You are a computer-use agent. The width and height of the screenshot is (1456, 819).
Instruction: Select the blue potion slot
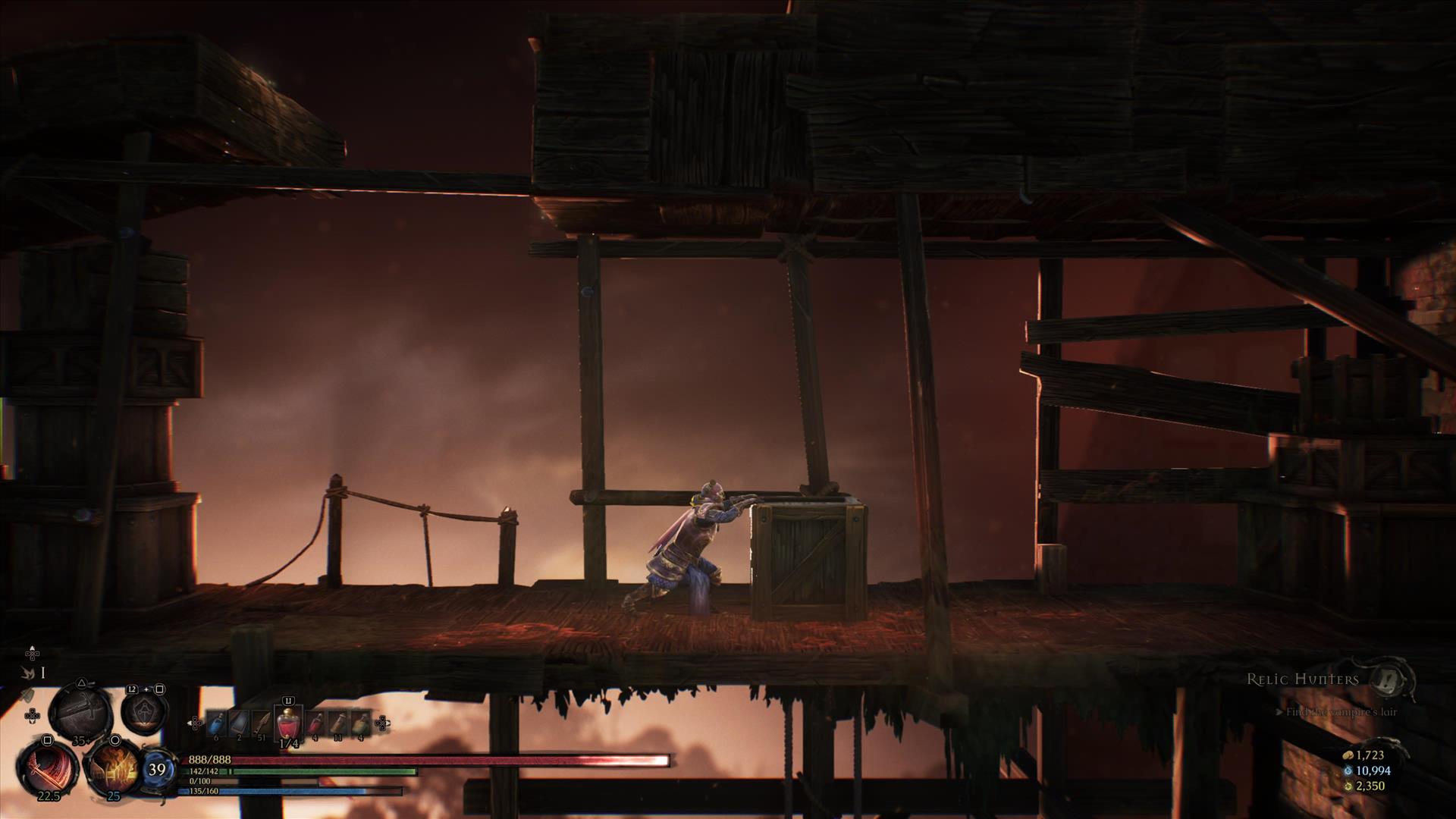pyautogui.click(x=217, y=724)
